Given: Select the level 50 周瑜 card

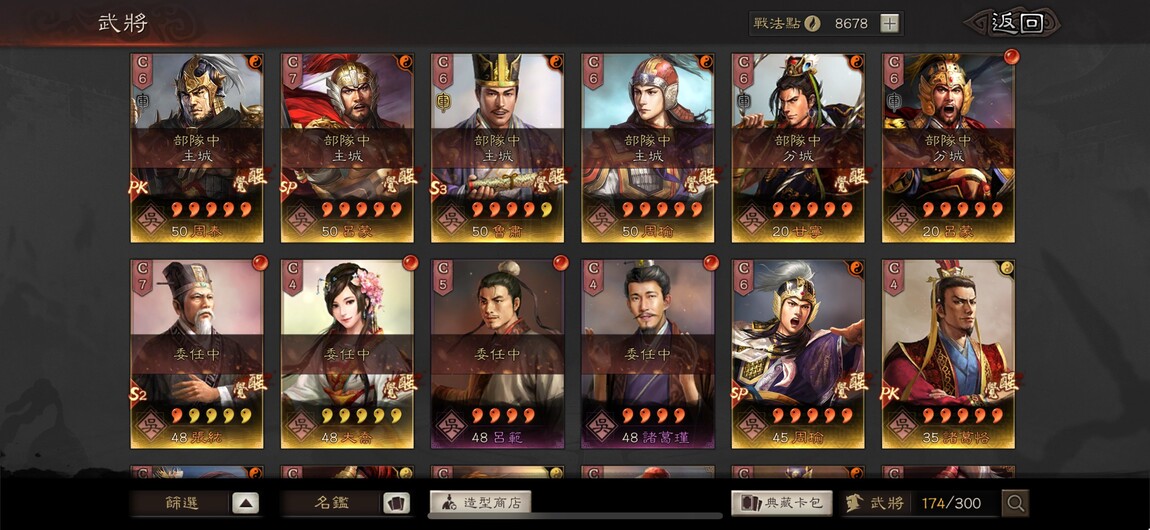Looking at the screenshot, I should 647,147.
